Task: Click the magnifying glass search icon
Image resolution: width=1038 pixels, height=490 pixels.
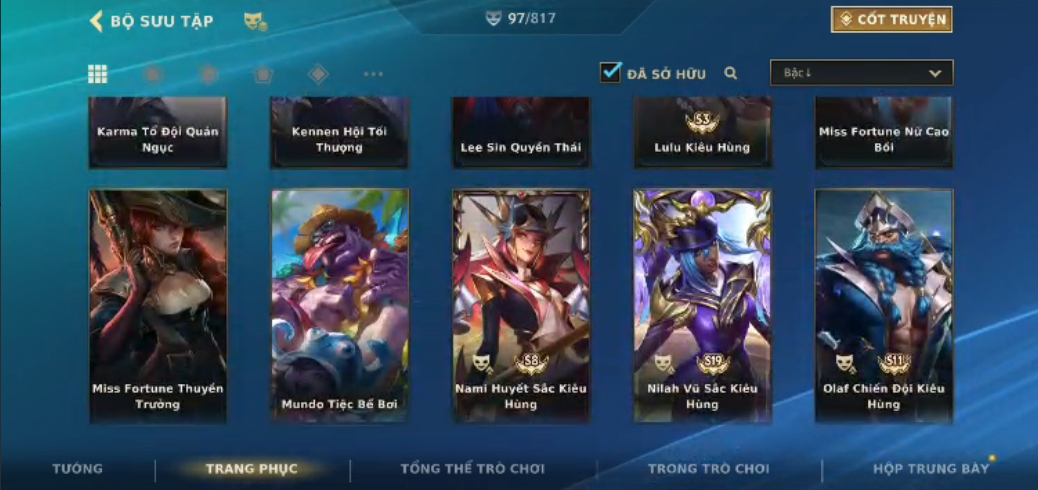Action: tap(731, 73)
